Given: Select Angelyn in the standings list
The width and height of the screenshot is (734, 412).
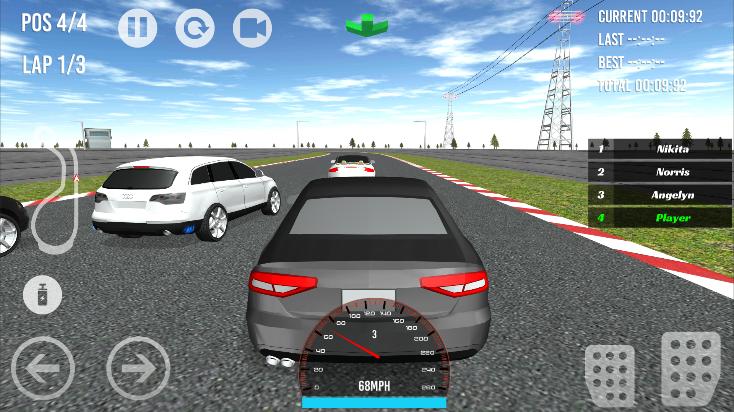Looking at the screenshot, I should coord(659,195).
